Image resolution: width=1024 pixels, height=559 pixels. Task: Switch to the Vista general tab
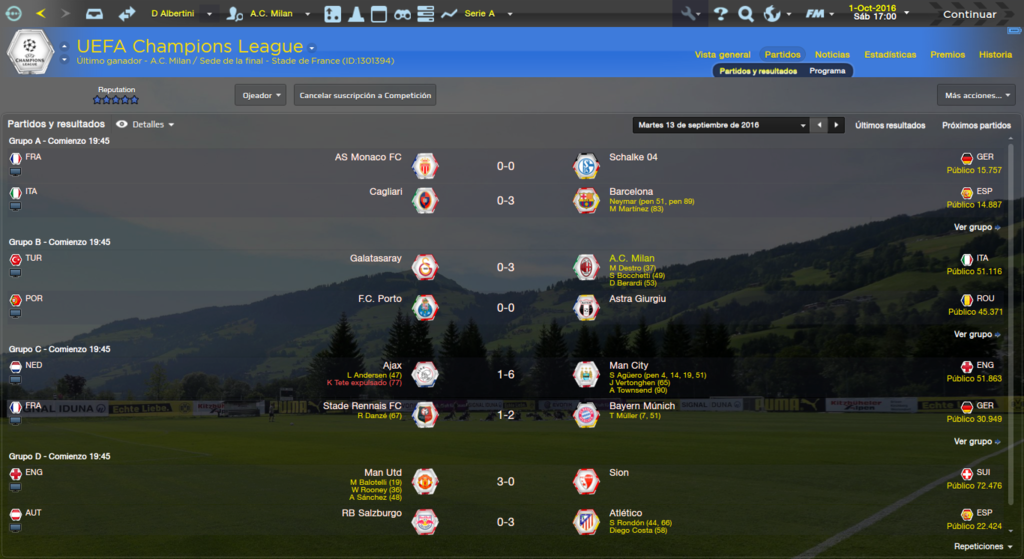pyautogui.click(x=722, y=55)
